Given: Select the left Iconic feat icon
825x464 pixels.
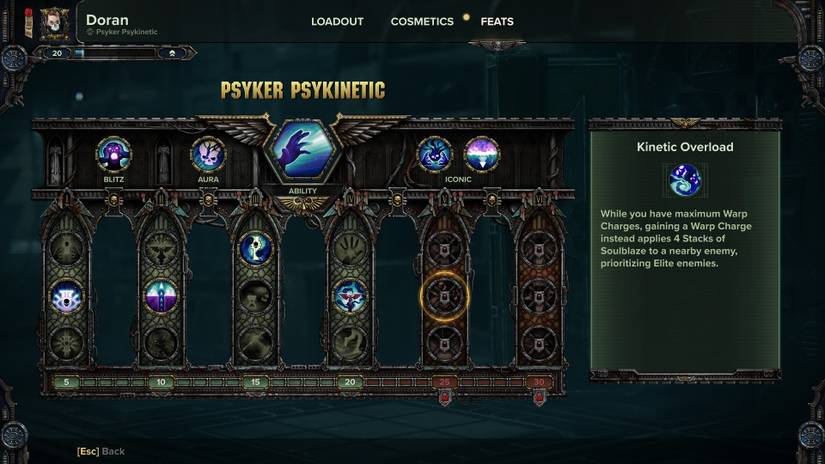Looking at the screenshot, I should coord(434,155).
